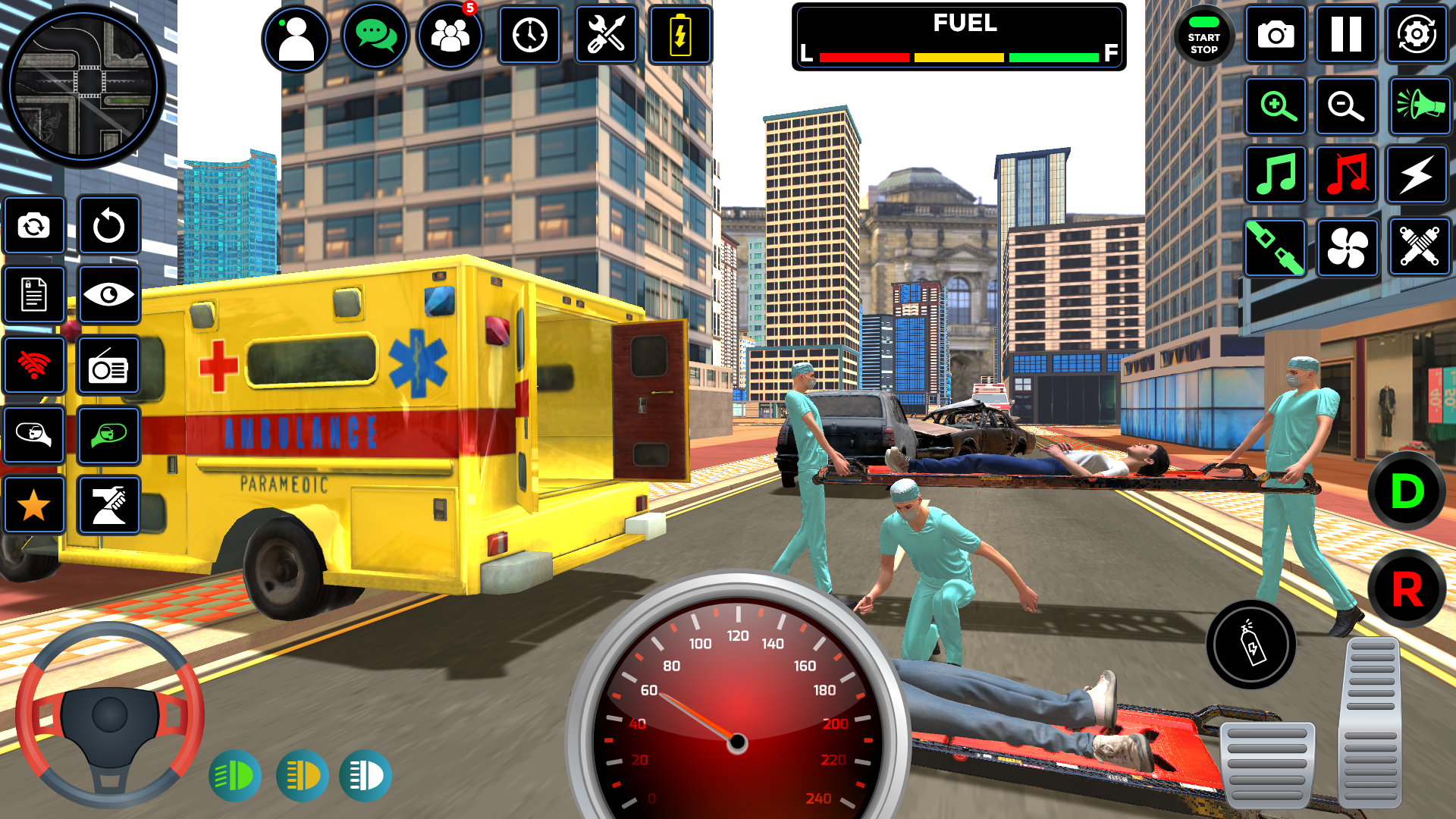Open the green chat bubbles
This screenshot has width=1456, height=819.
click(375, 36)
